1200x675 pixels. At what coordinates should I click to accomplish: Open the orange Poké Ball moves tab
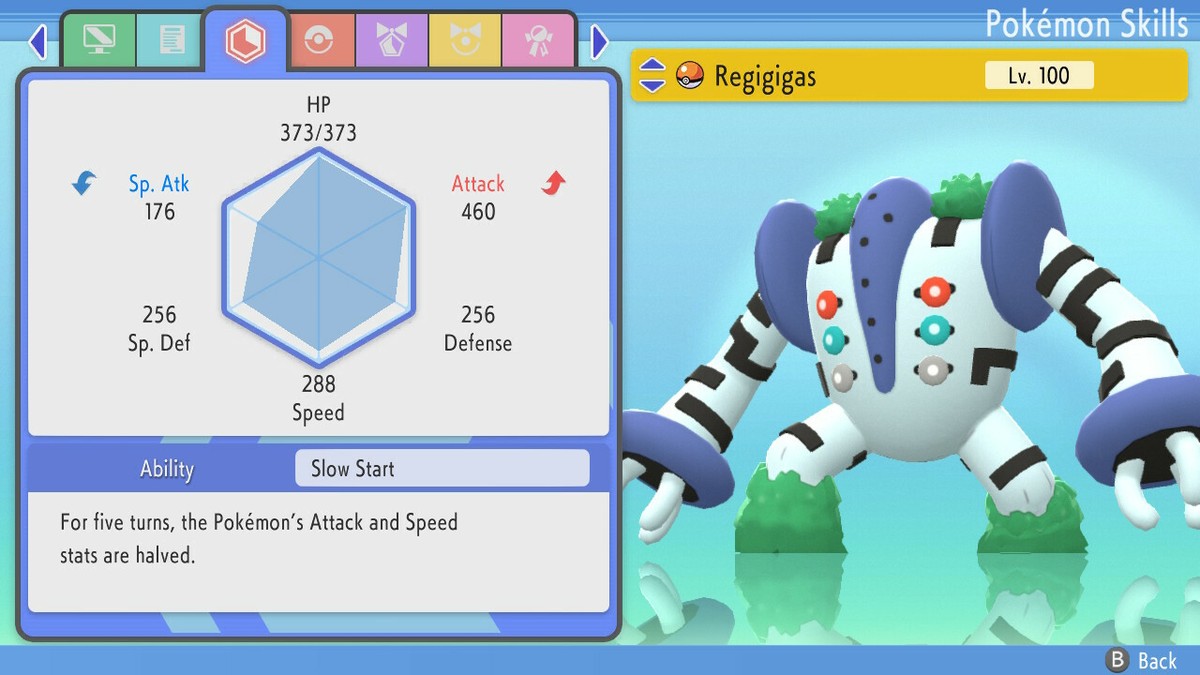point(320,40)
